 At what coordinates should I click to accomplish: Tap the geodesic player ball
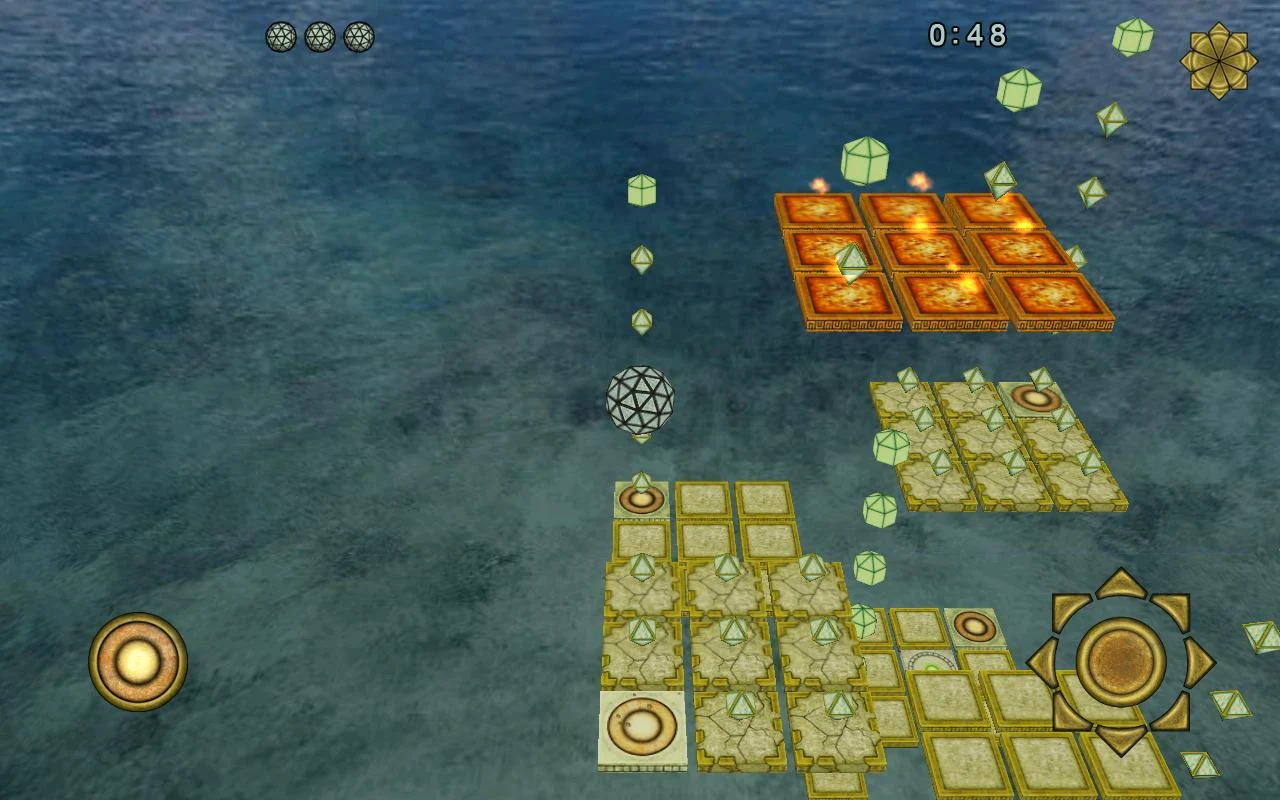pos(640,396)
